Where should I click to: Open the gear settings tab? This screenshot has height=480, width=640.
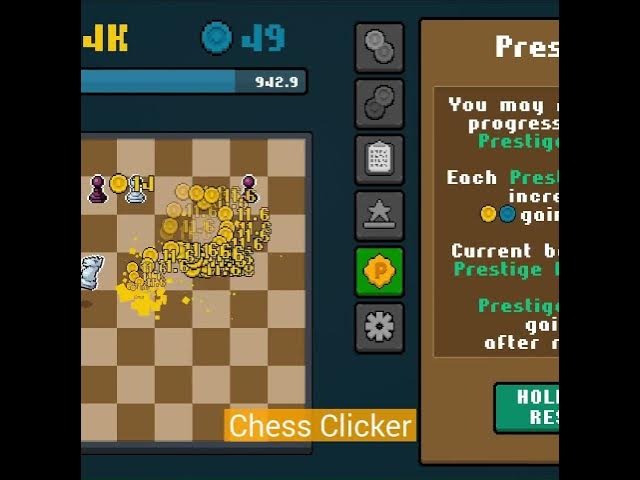point(380,327)
